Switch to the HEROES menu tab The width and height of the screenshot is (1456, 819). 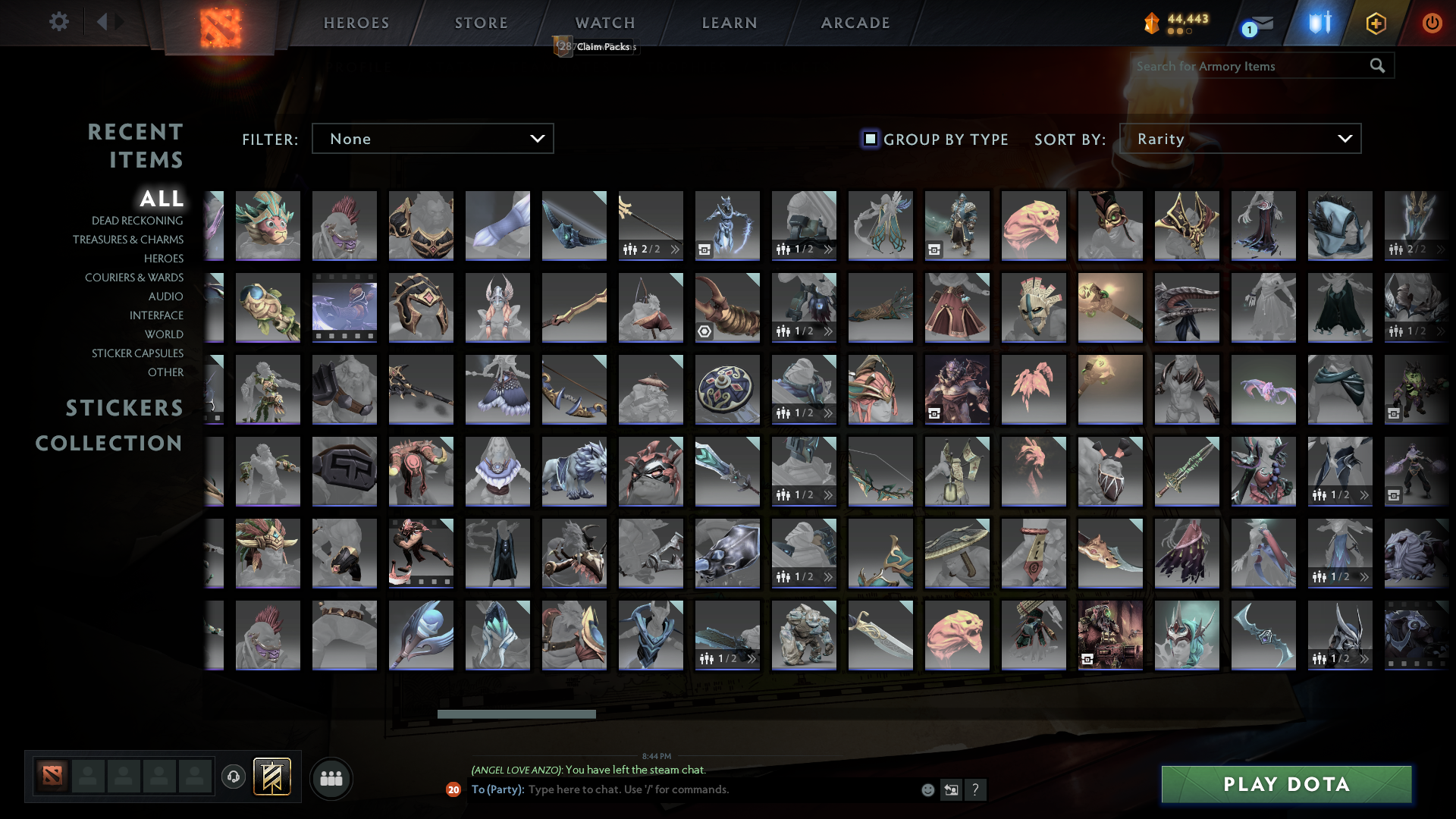coord(356,23)
